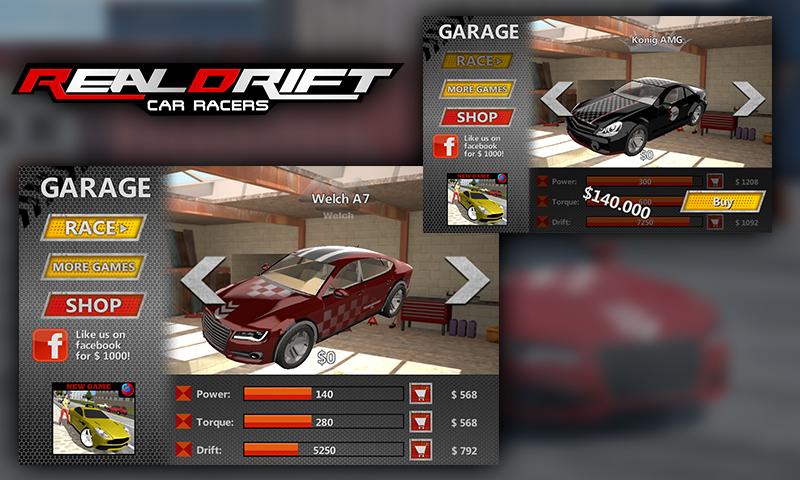Buy the $792 Drift upgrade cart
This screenshot has height=480, width=800.
tap(422, 449)
